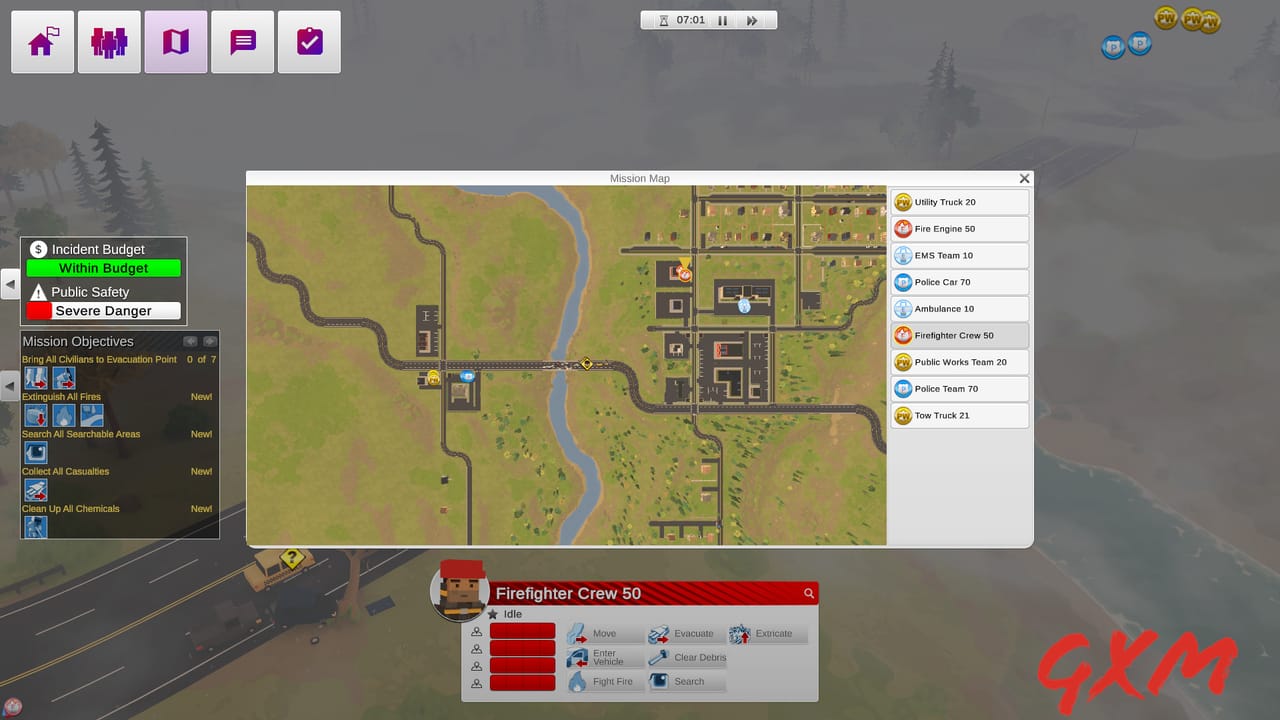Select the Clear Debris action icon
The width and height of the screenshot is (1280, 720).
(x=660, y=657)
